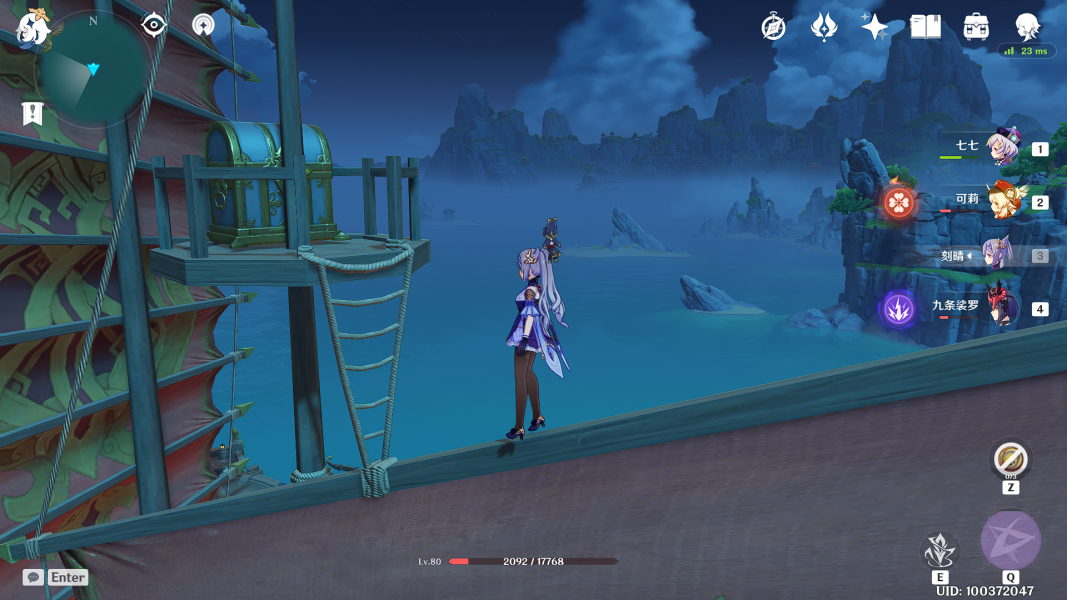Image resolution: width=1067 pixels, height=600 pixels.
Task: Open the inventory backpack
Action: pyautogui.click(x=976, y=27)
